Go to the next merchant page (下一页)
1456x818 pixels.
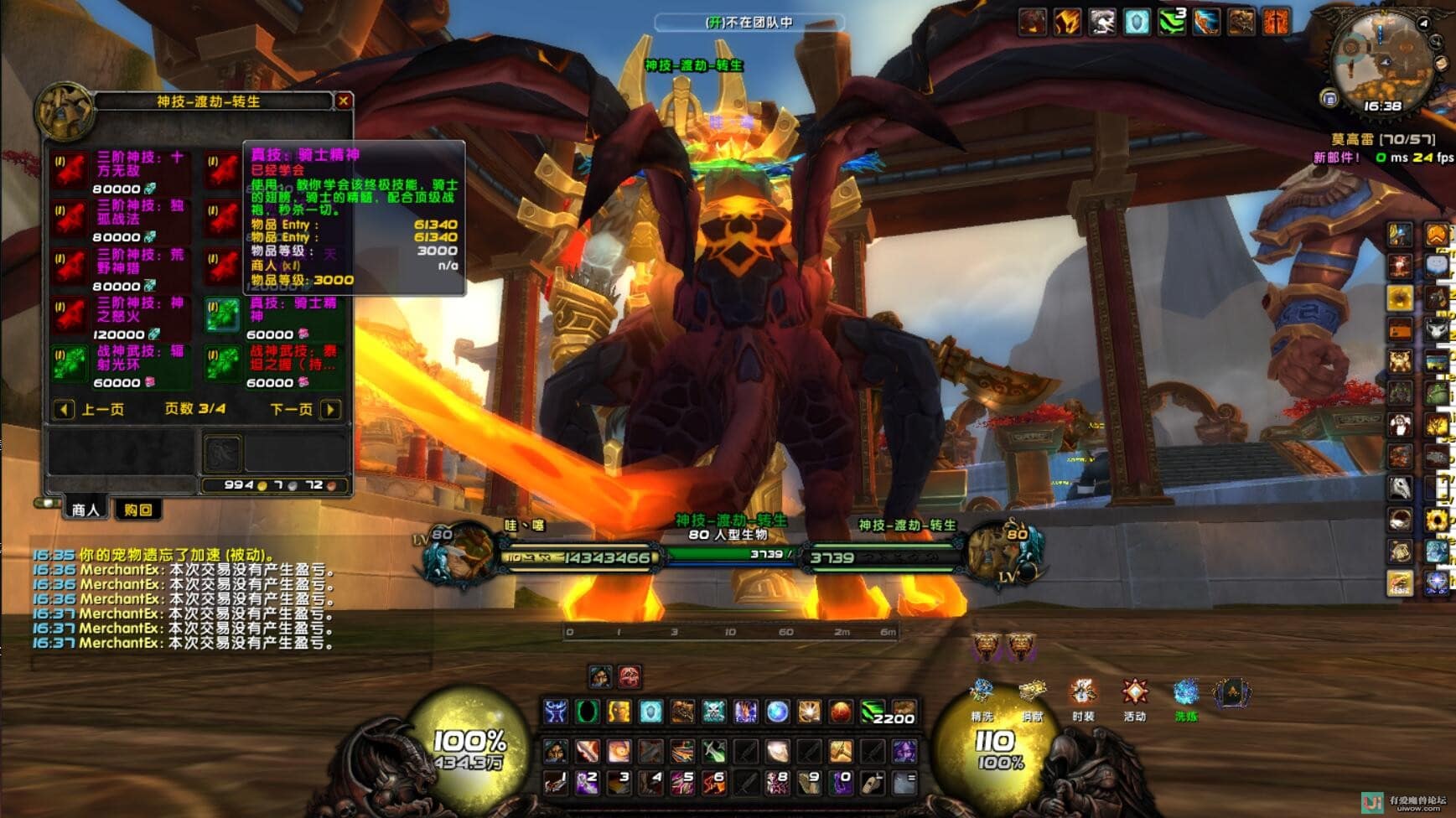tap(330, 409)
